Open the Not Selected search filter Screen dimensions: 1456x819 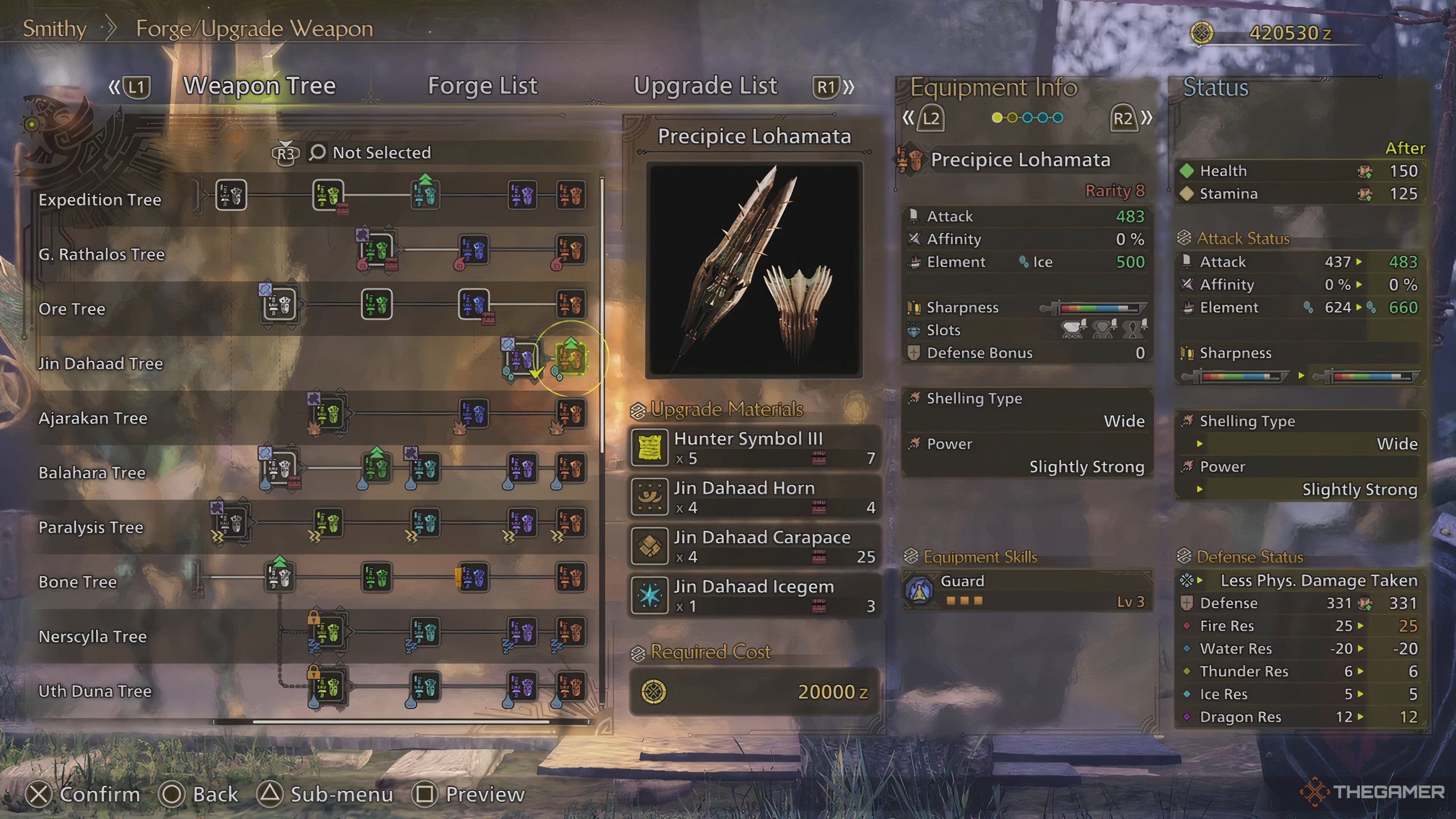coord(381,152)
